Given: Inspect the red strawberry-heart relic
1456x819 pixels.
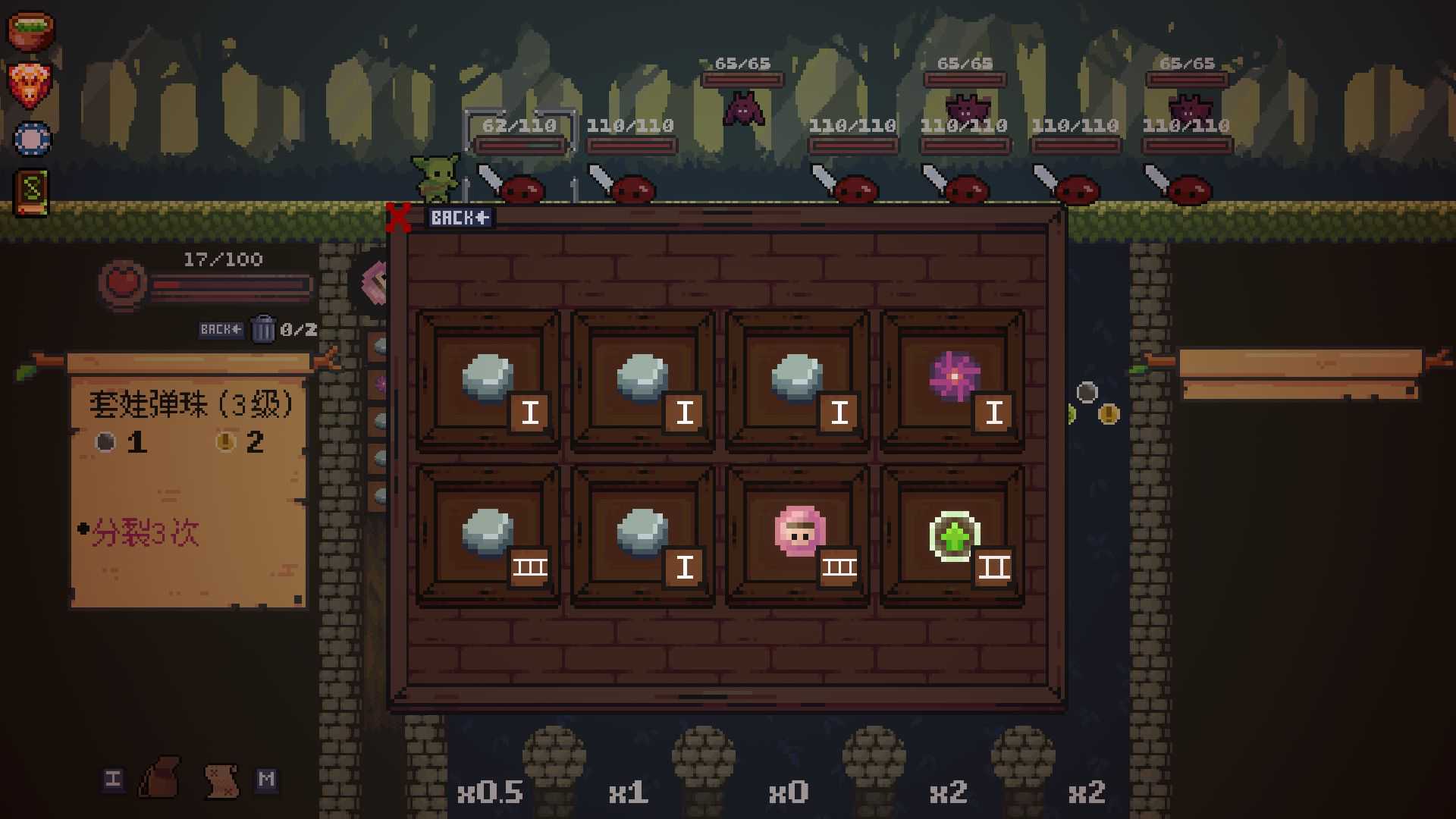Looking at the screenshot, I should (x=30, y=83).
